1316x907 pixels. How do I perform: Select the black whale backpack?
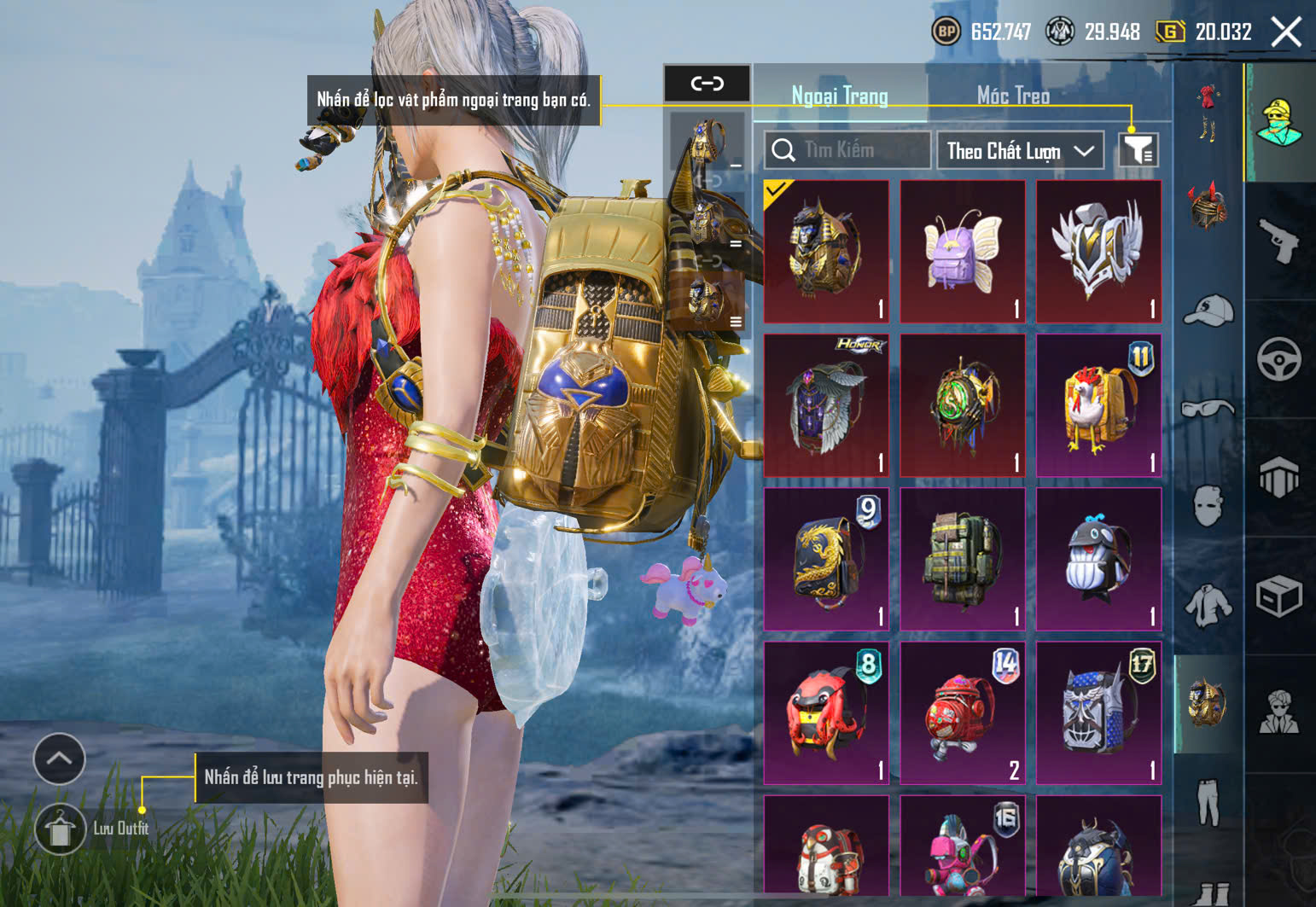[1098, 559]
